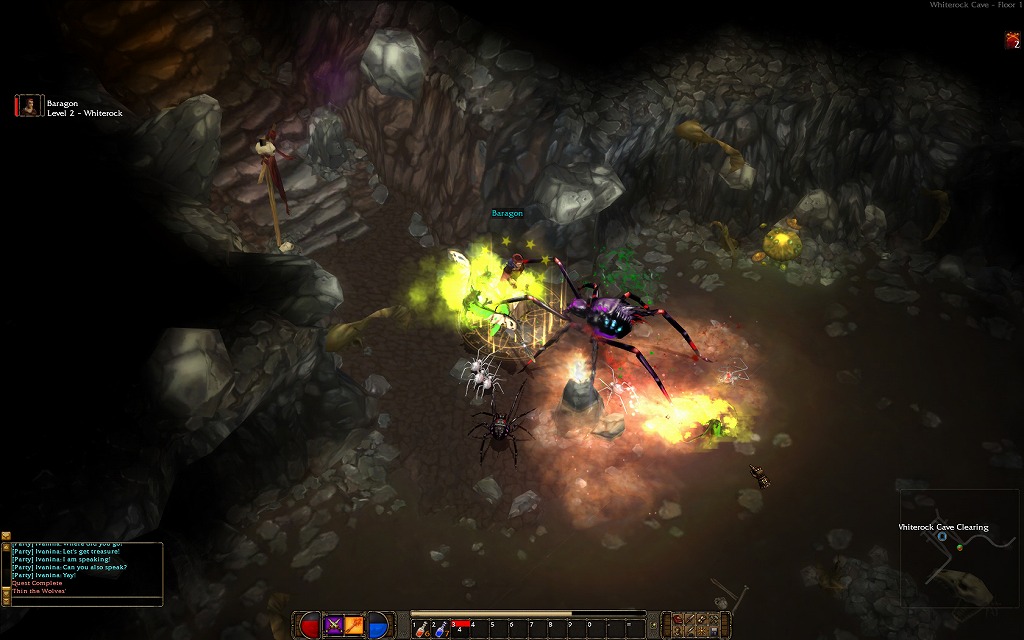Open the minimap showing Whiterock Cave Clearing
The height and width of the screenshot is (640, 1024).
coord(960,548)
